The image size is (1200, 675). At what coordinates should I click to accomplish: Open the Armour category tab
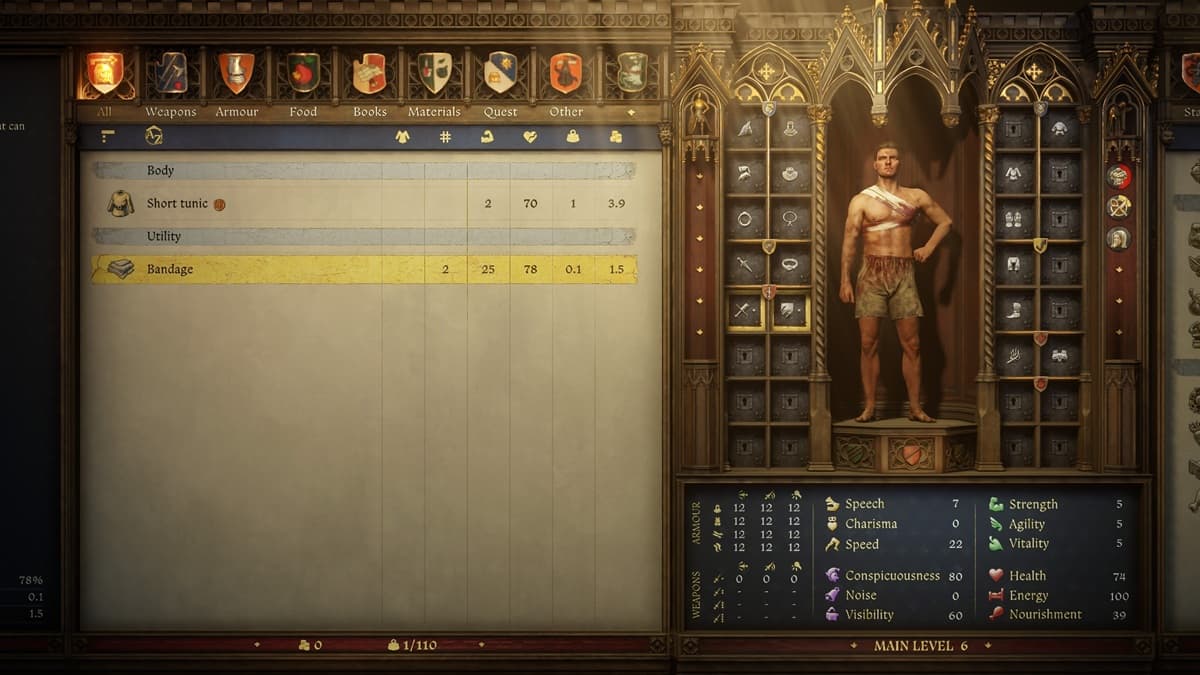click(237, 75)
